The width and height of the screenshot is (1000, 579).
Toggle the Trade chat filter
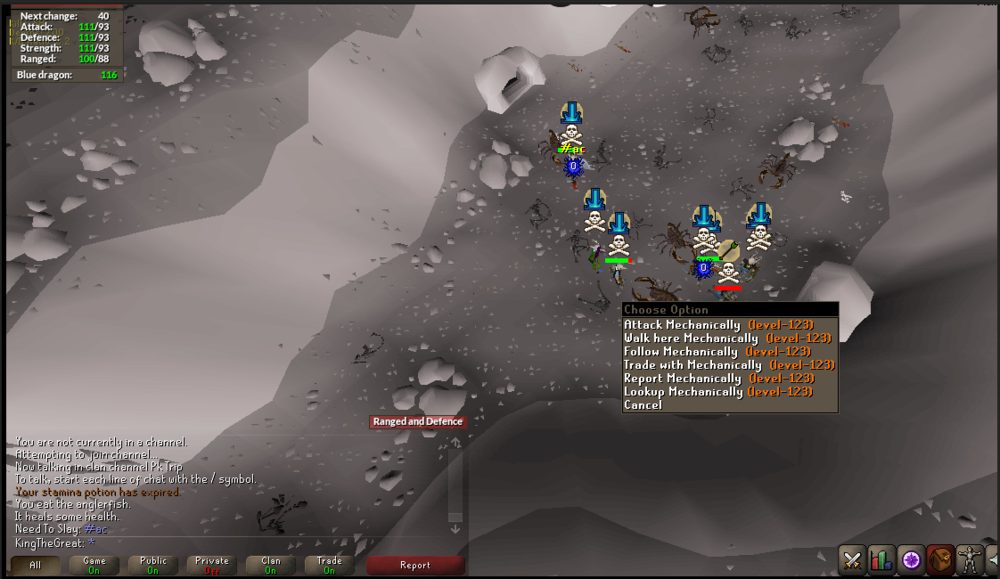point(329,565)
